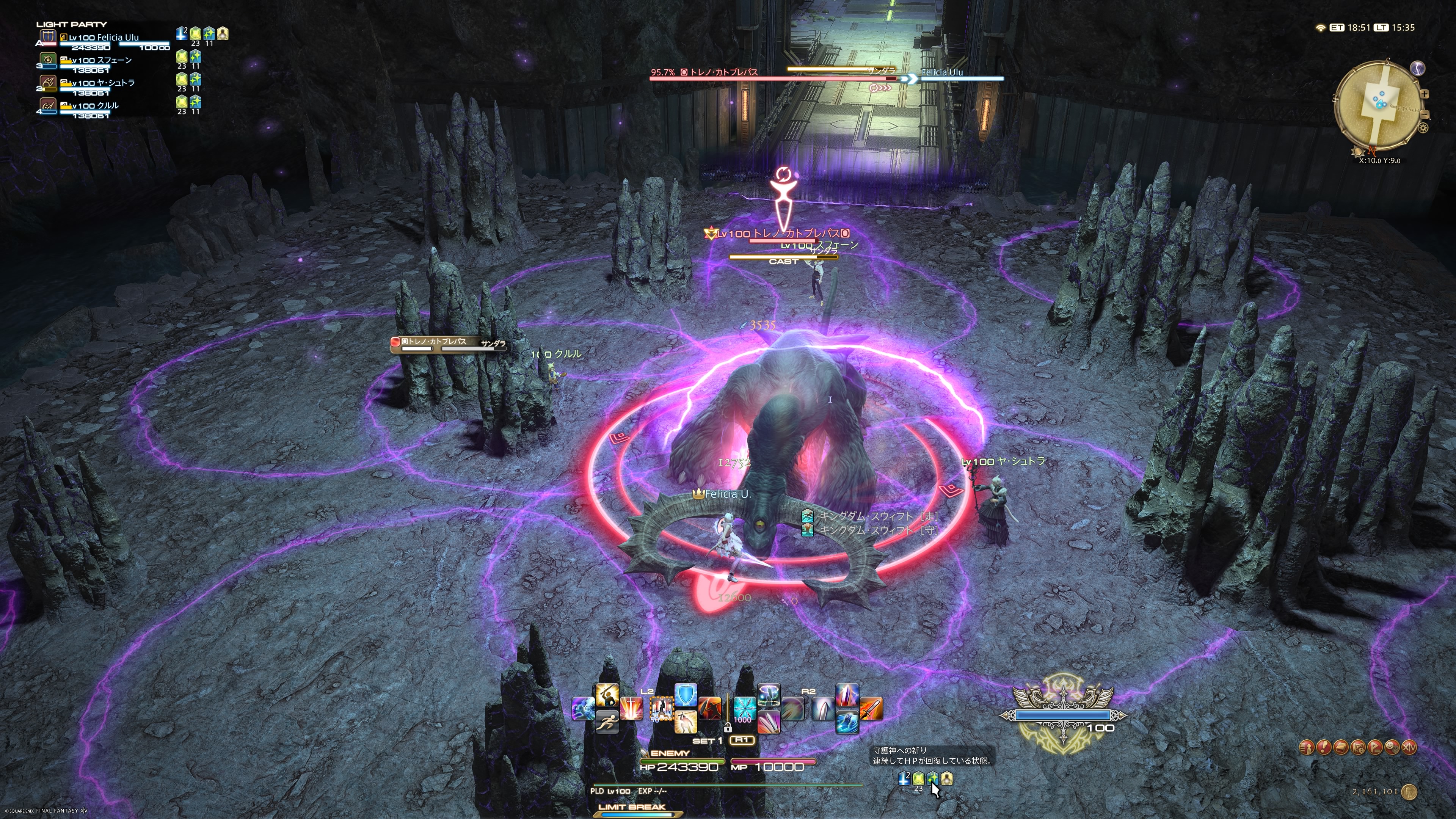
Task: Open the Party menu with the flag icon
Action: tap(1375, 748)
